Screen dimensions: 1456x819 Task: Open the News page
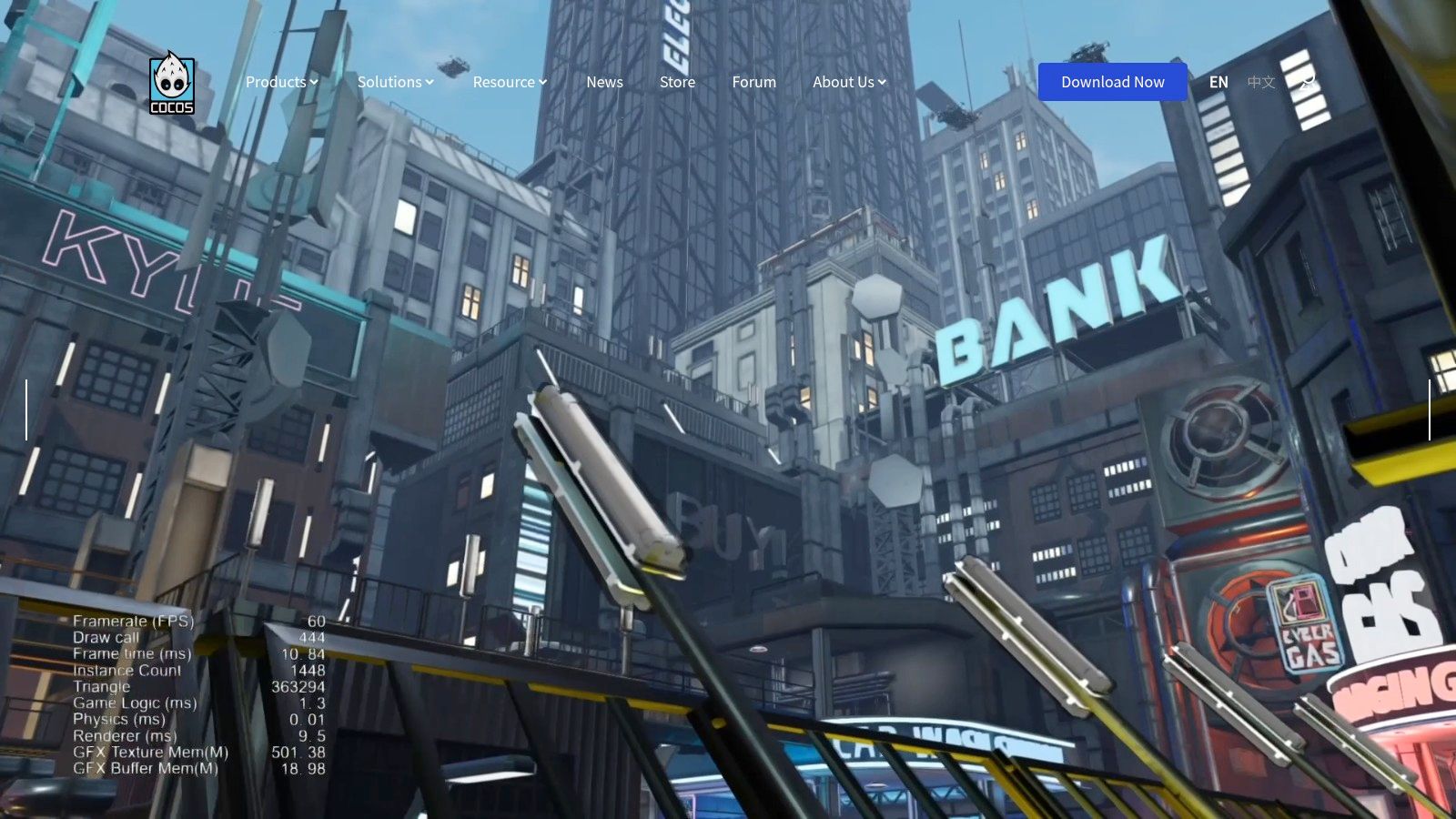point(604,82)
